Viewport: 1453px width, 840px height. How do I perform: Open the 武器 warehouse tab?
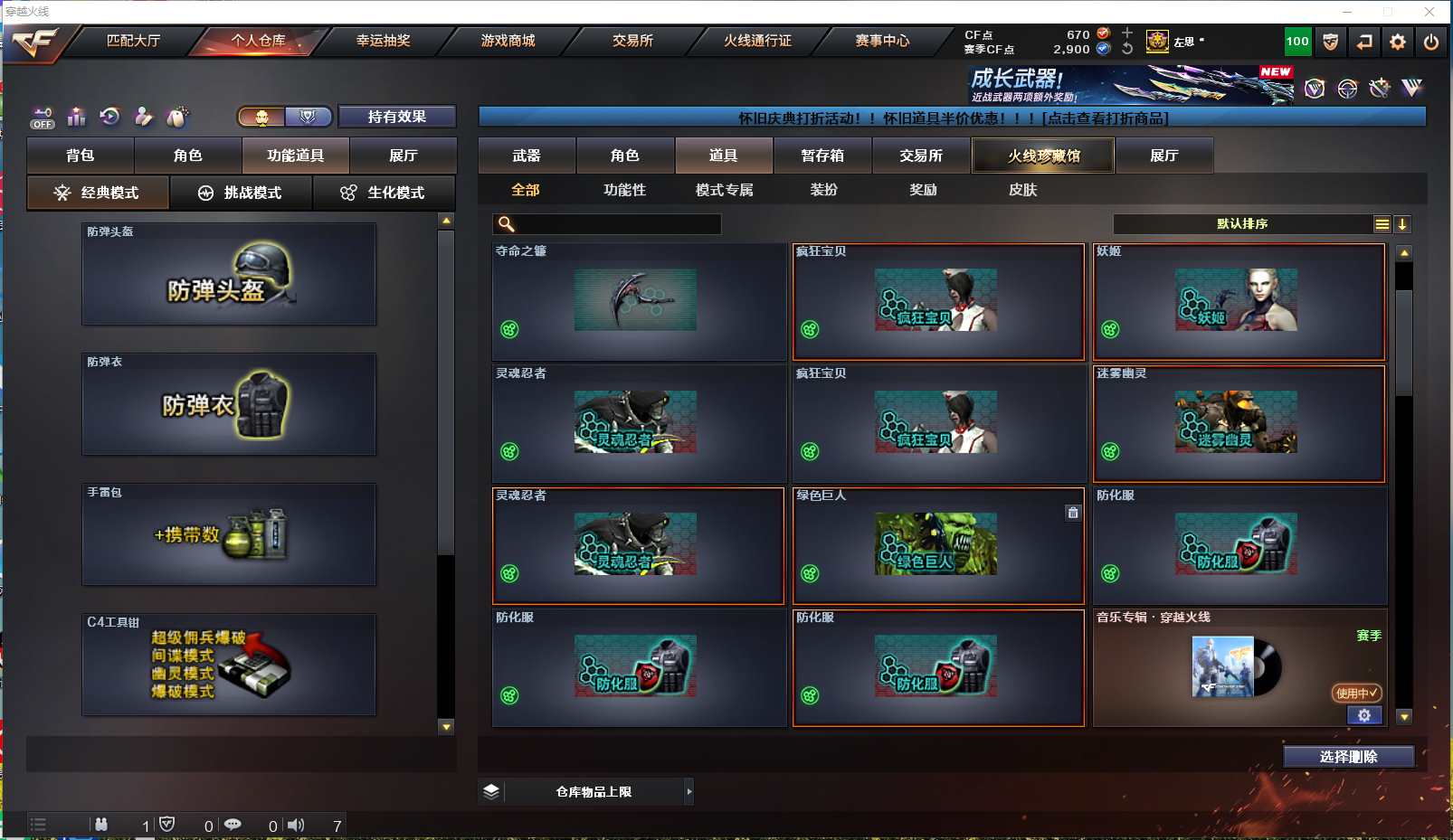click(527, 156)
